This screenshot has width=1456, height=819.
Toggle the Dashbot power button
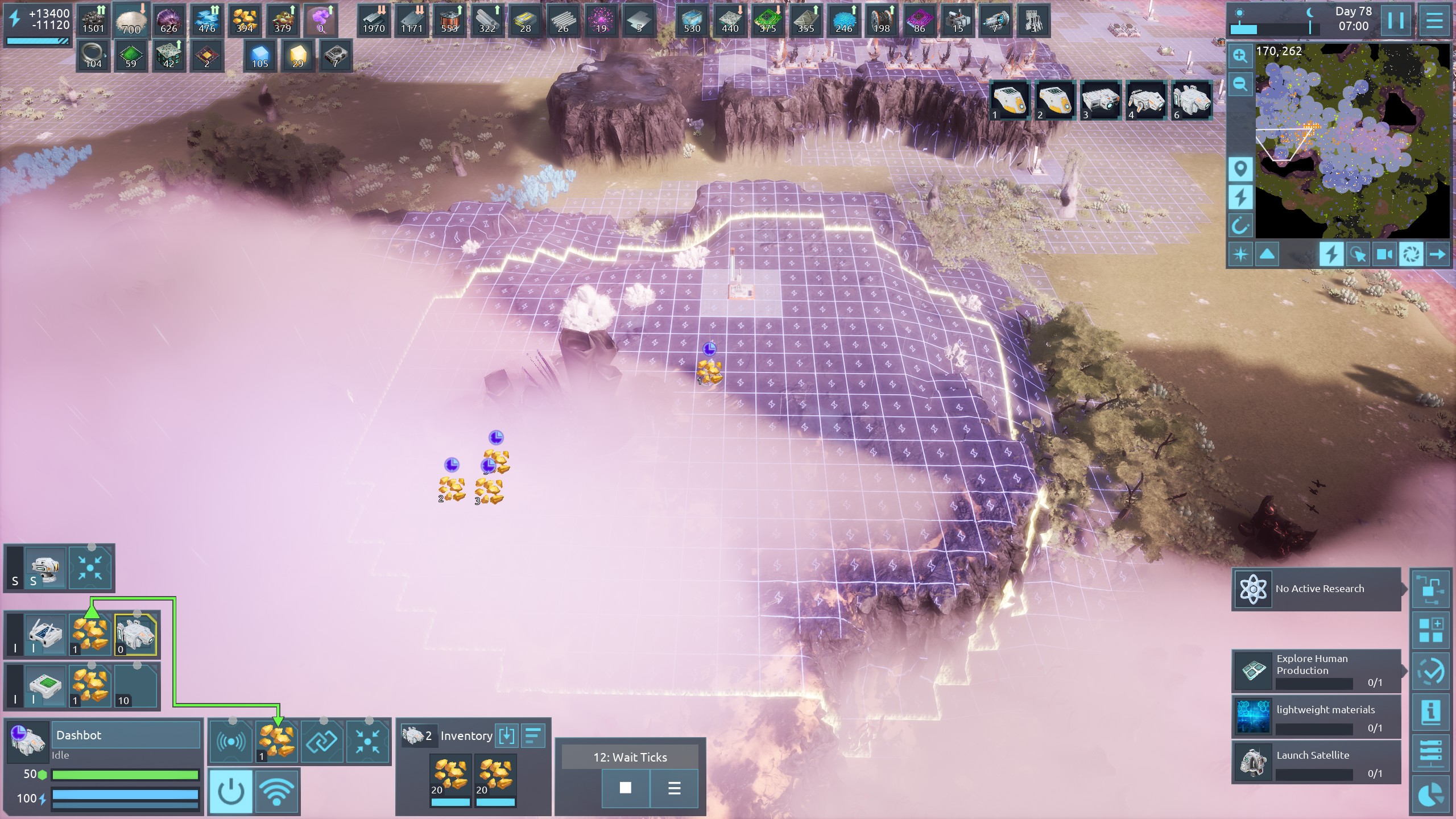coord(231,791)
